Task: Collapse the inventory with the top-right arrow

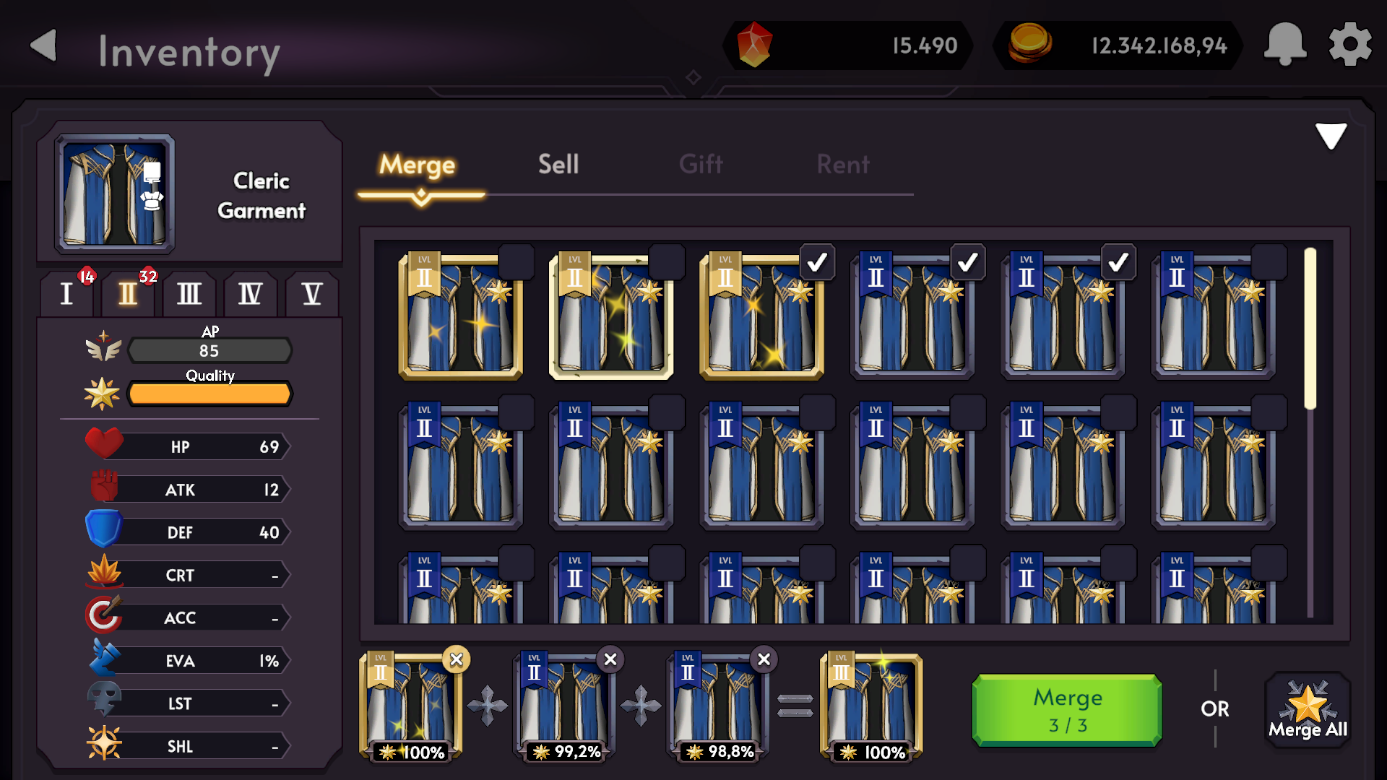Action: pos(1332,135)
